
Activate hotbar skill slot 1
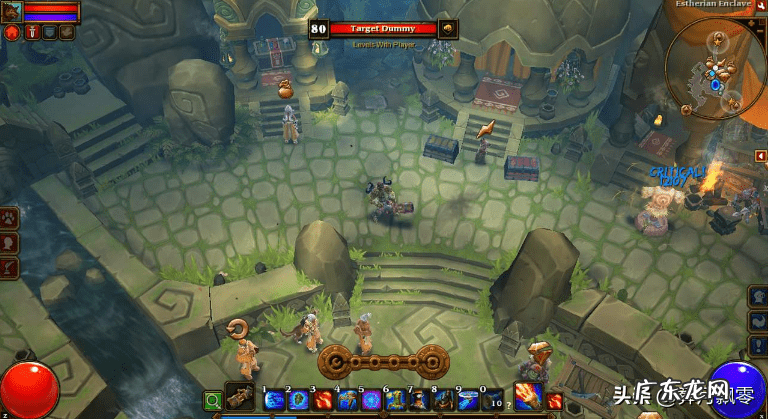tap(275, 400)
